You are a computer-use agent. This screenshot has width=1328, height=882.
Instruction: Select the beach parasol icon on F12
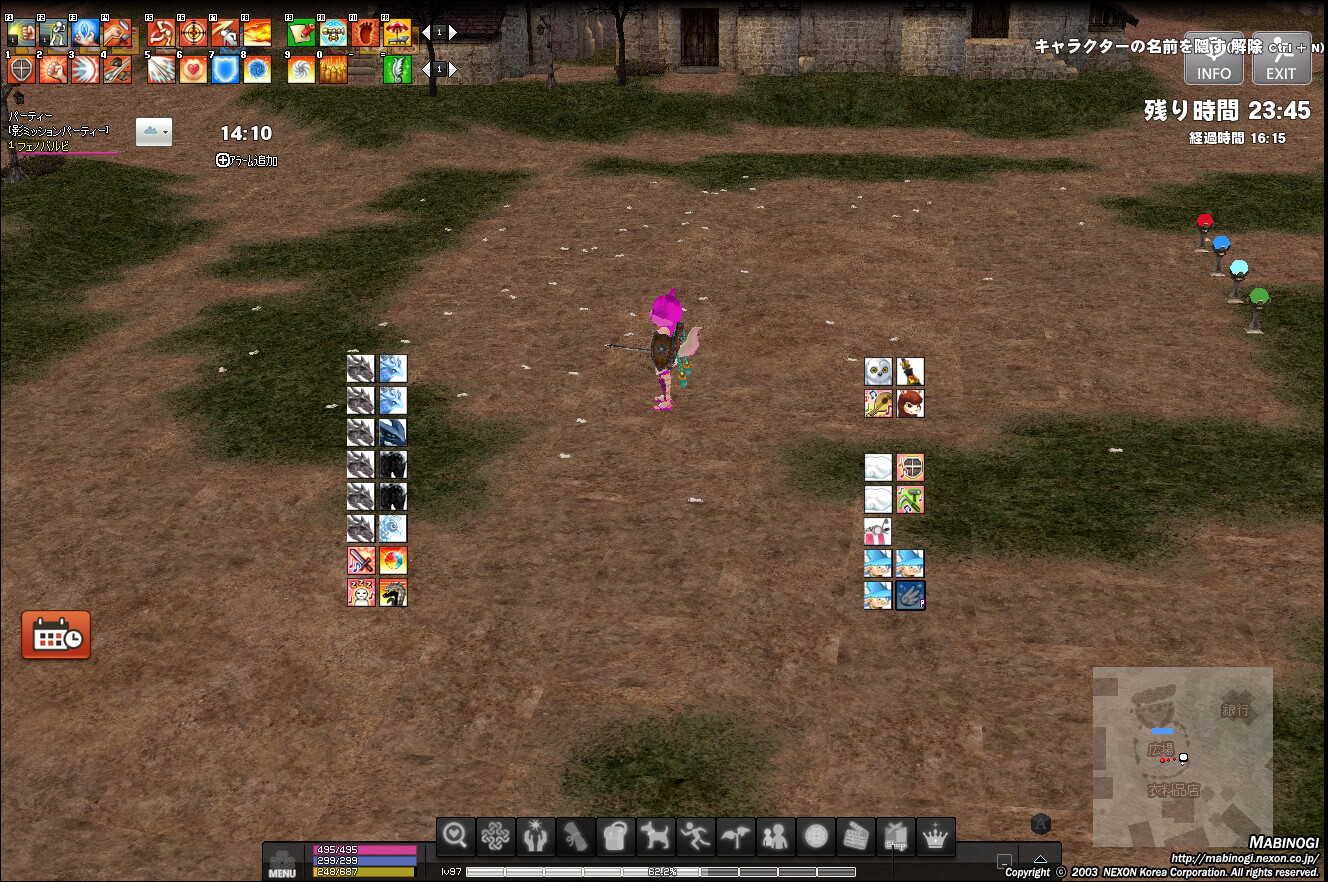coord(397,34)
